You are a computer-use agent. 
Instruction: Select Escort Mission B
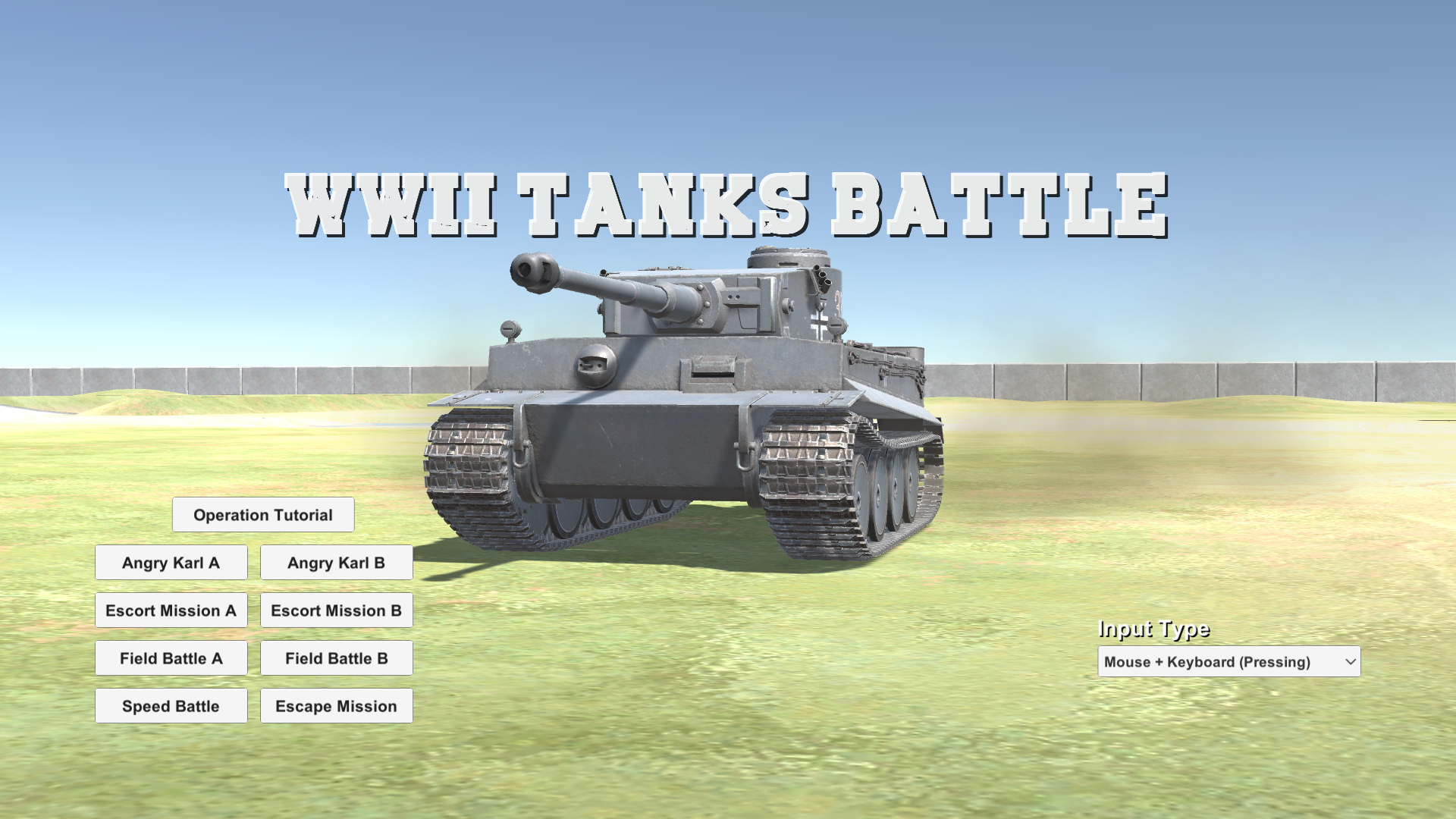pos(336,610)
